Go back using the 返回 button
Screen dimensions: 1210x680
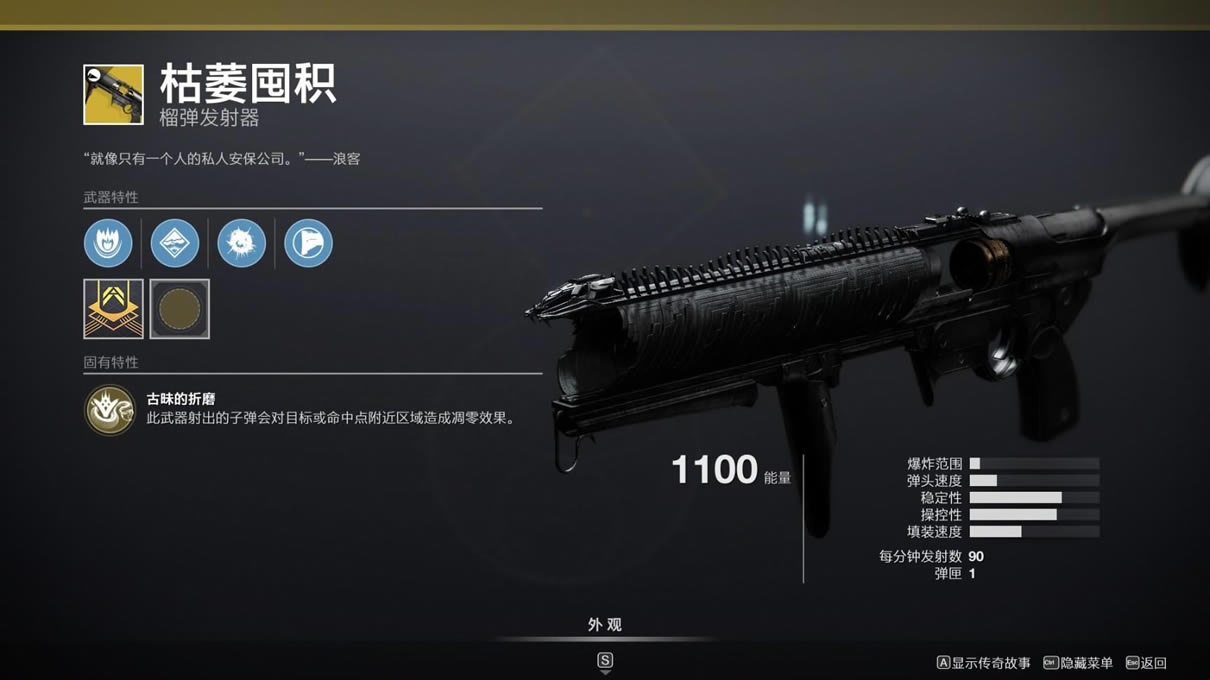point(1146,663)
